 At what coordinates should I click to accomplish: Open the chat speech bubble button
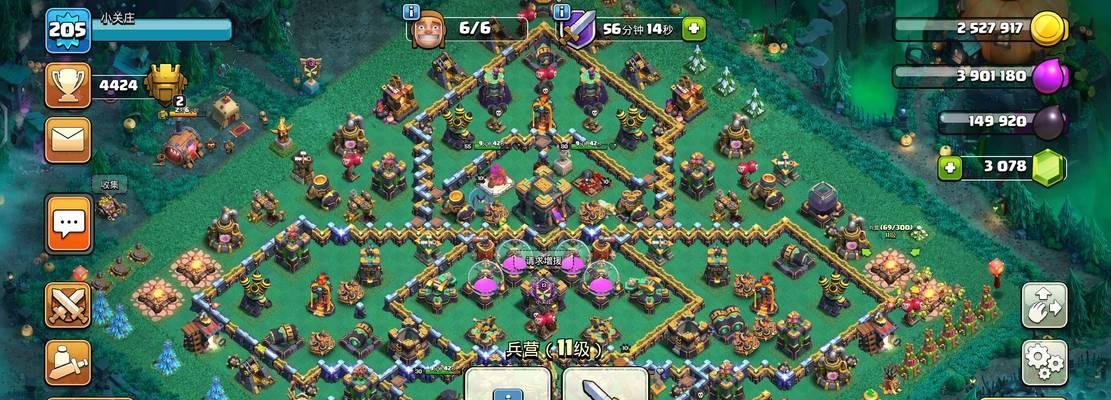(68, 223)
